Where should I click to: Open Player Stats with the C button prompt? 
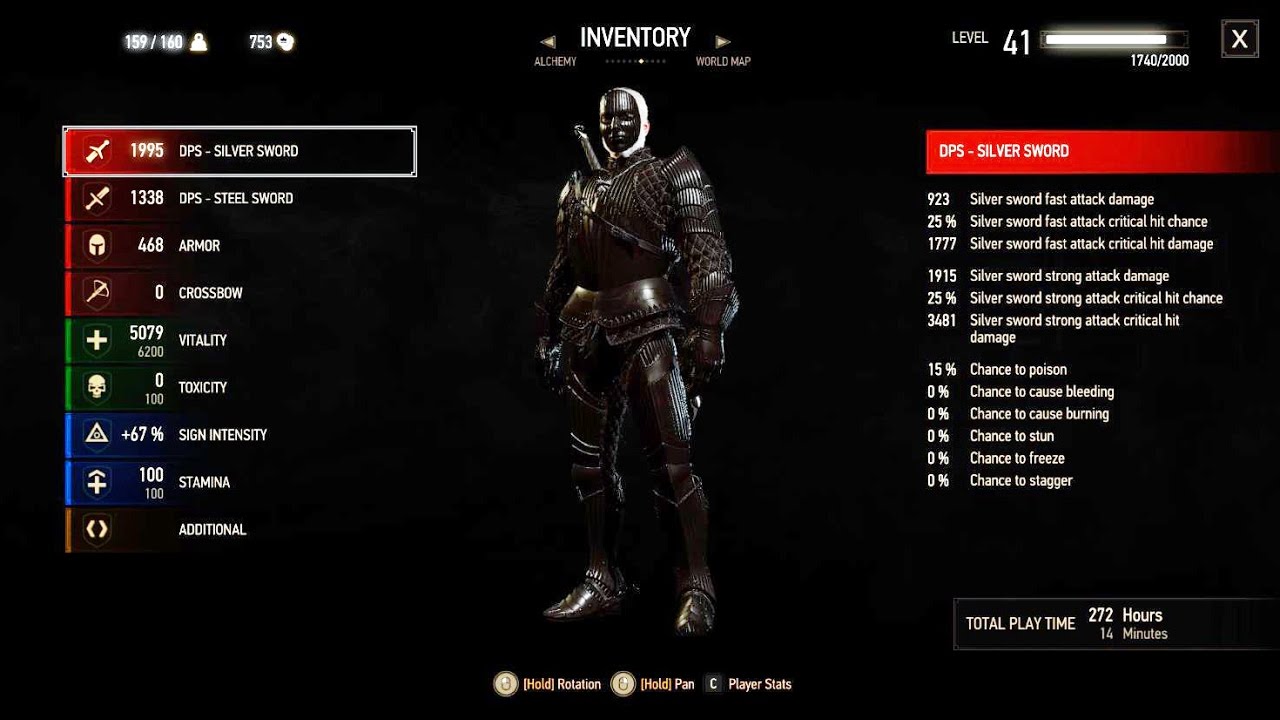click(x=712, y=684)
